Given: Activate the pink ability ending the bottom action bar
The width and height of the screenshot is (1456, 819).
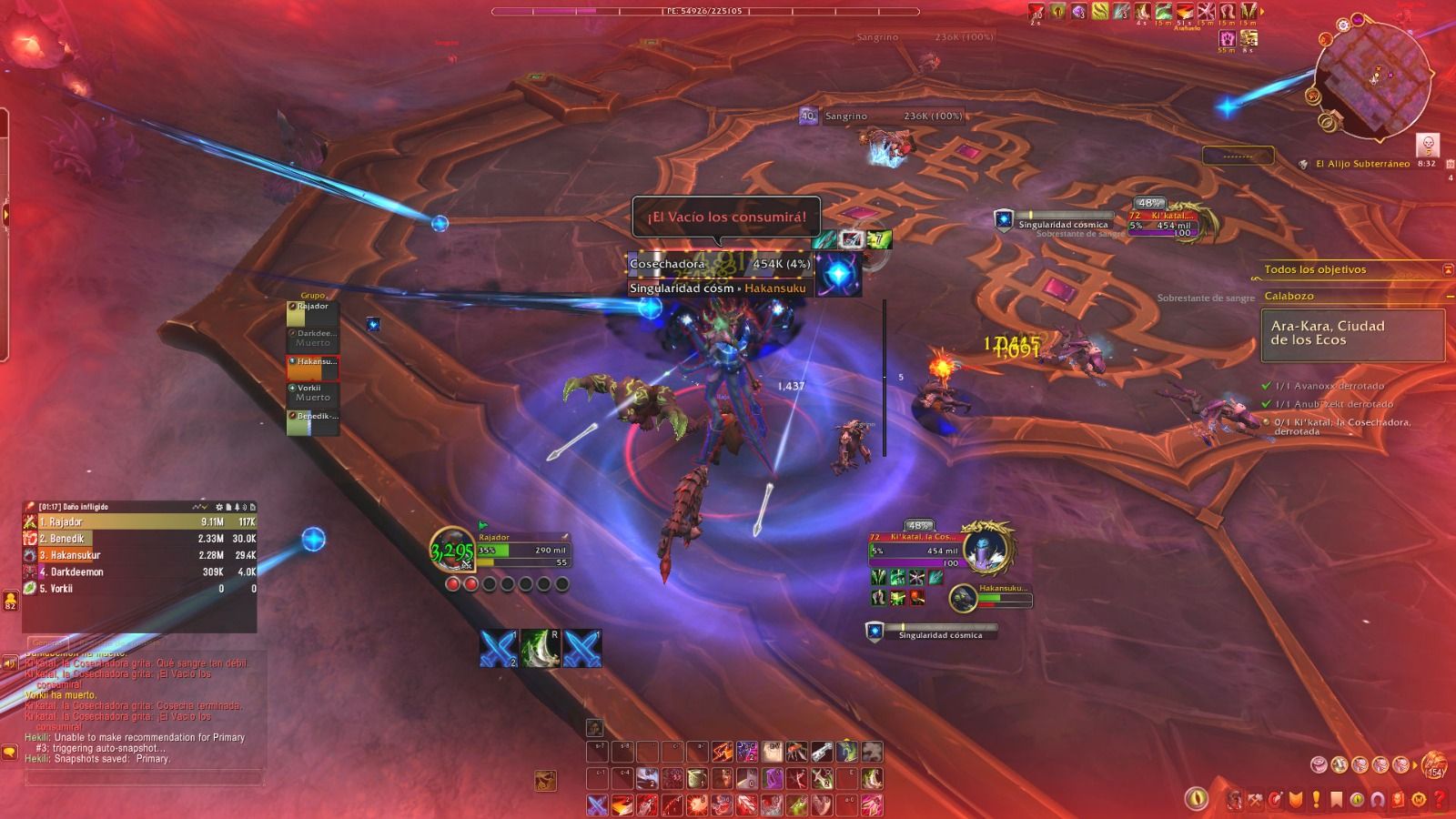Looking at the screenshot, I should tap(872, 804).
